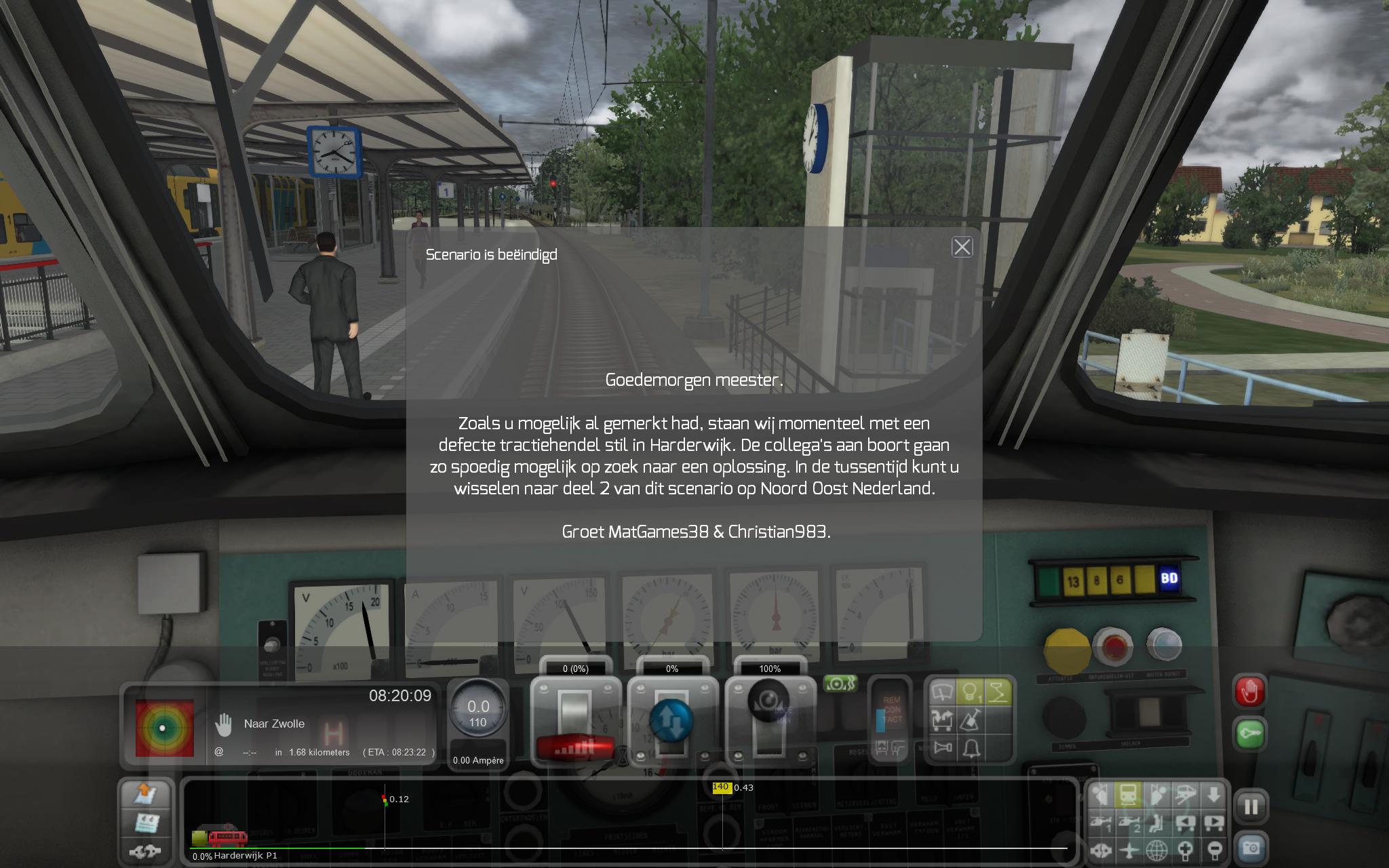Viewport: 1389px width, 868px height.
Task: Ring the bell icon
Action: coord(971,748)
